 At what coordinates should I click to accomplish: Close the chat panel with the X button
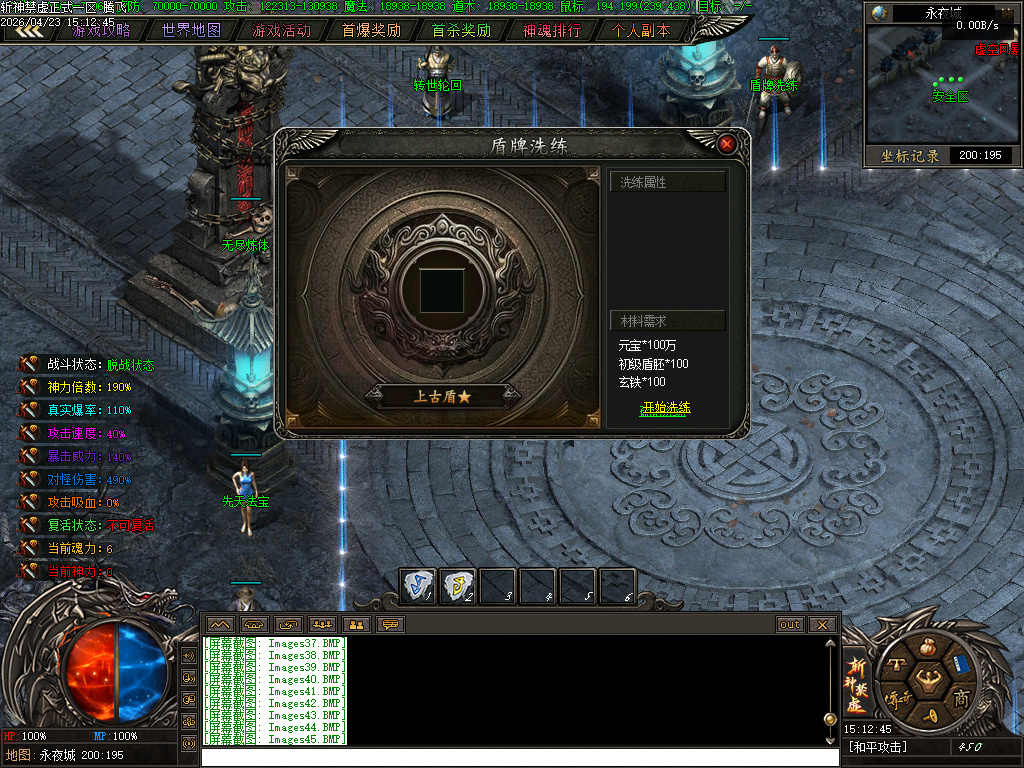[x=822, y=625]
